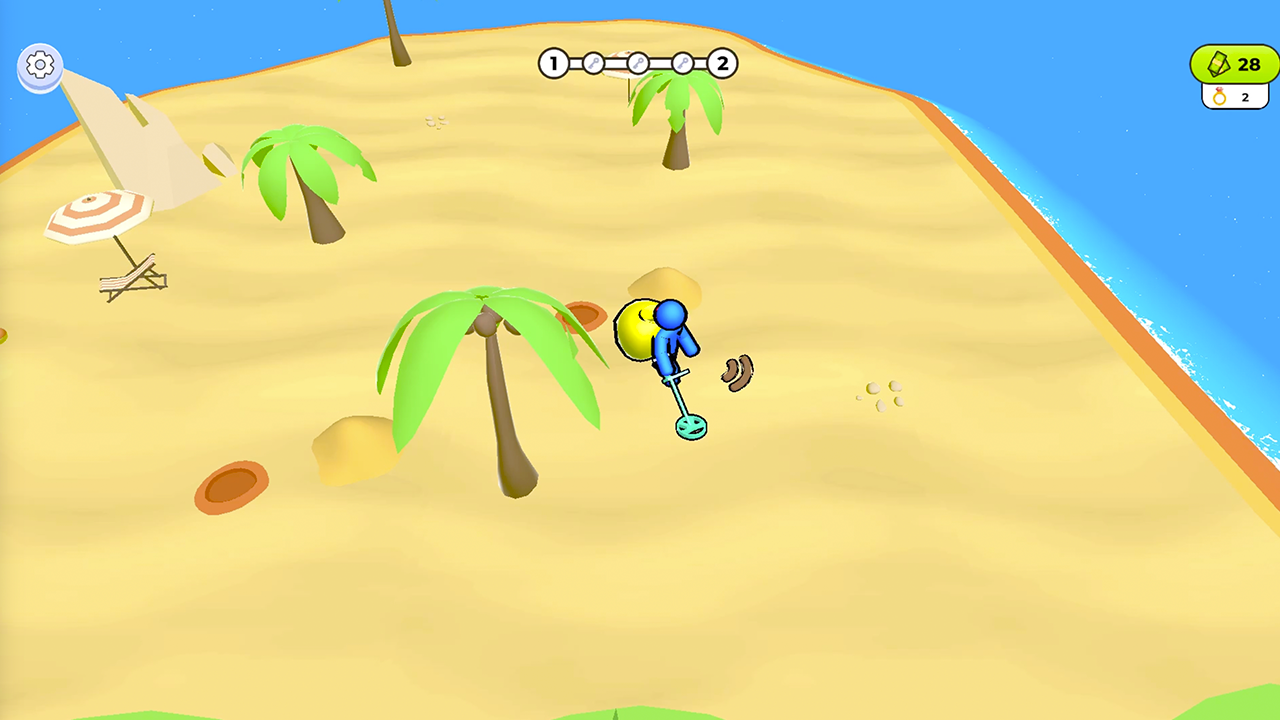Click the level 2 badge on progress bar
The width and height of the screenshot is (1280, 720).
pyautogui.click(x=722, y=63)
